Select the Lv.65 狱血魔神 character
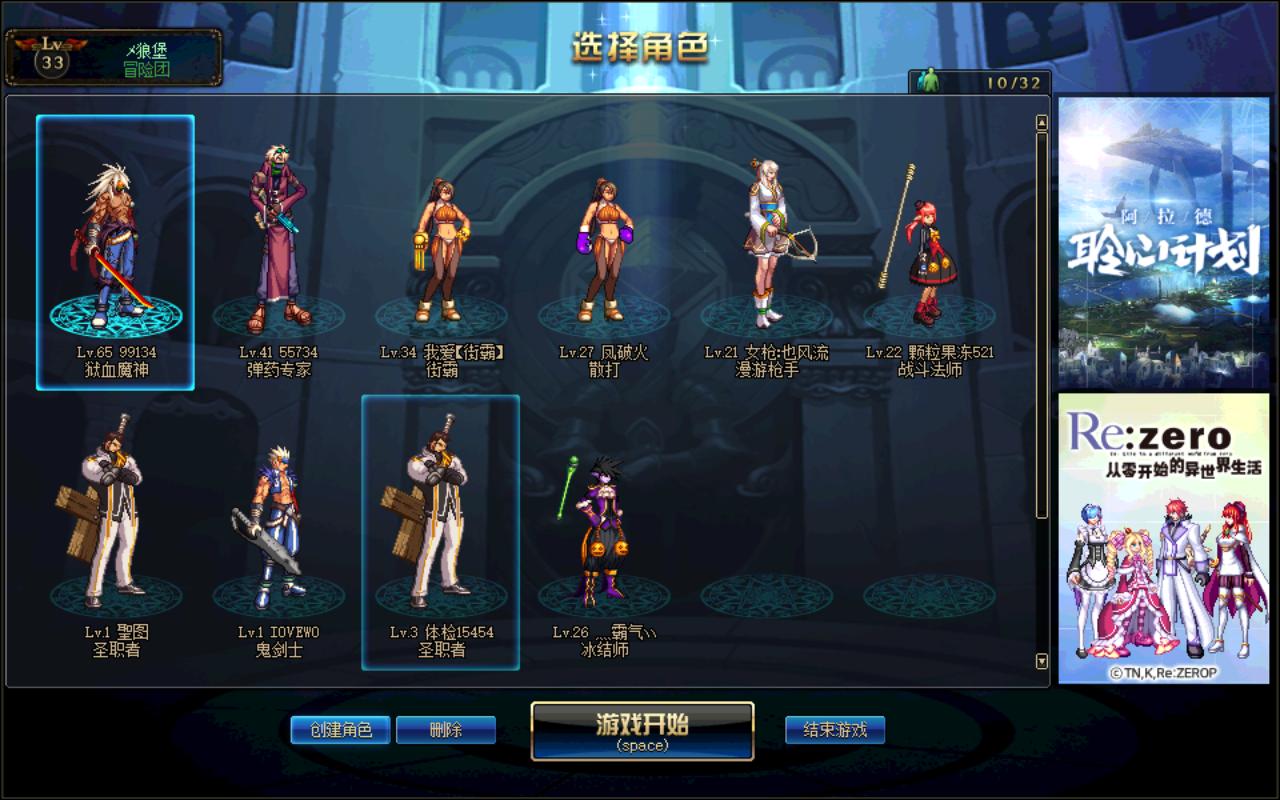This screenshot has width=1280, height=800. (x=116, y=252)
